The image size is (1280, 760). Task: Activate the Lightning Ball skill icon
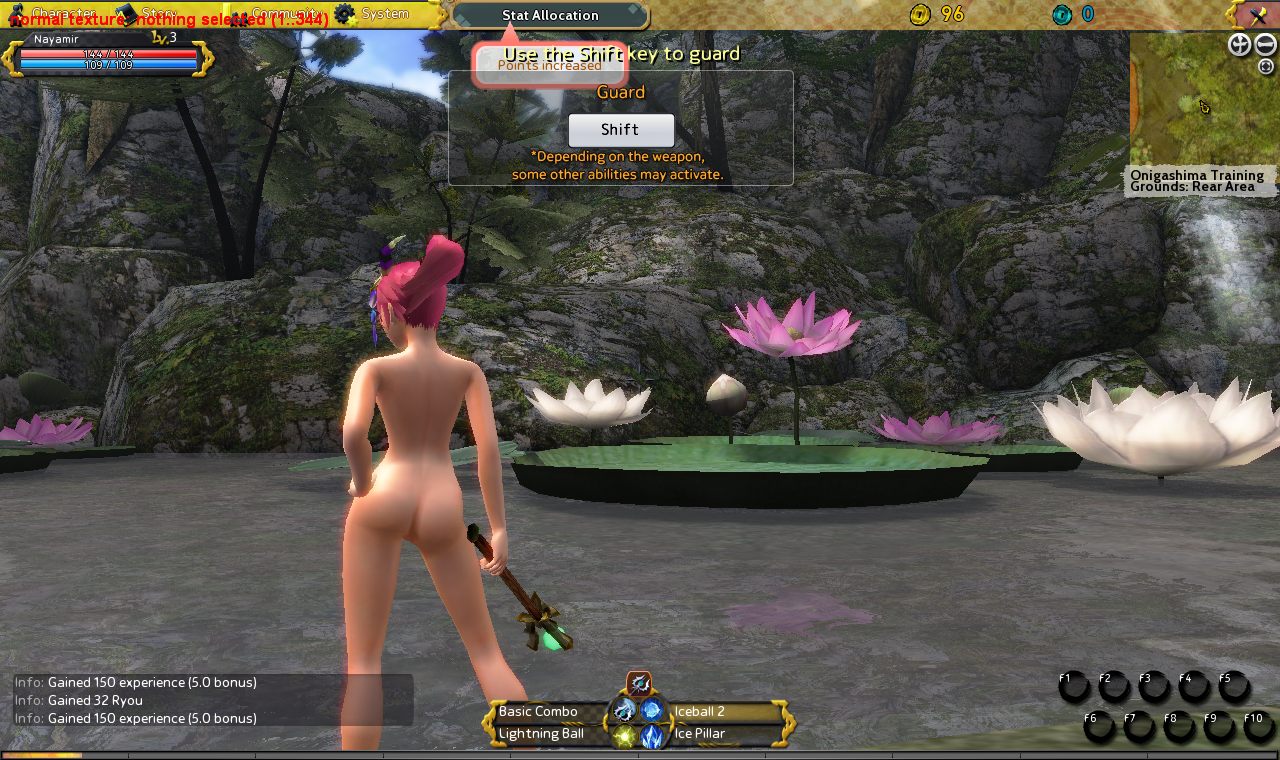click(x=625, y=737)
